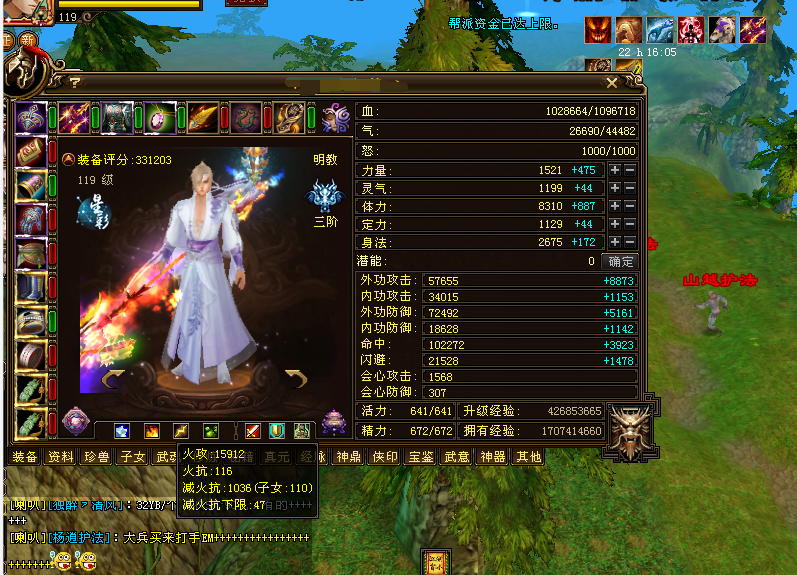Open the 神器 tab
The image size is (797, 575).
[x=492, y=457]
